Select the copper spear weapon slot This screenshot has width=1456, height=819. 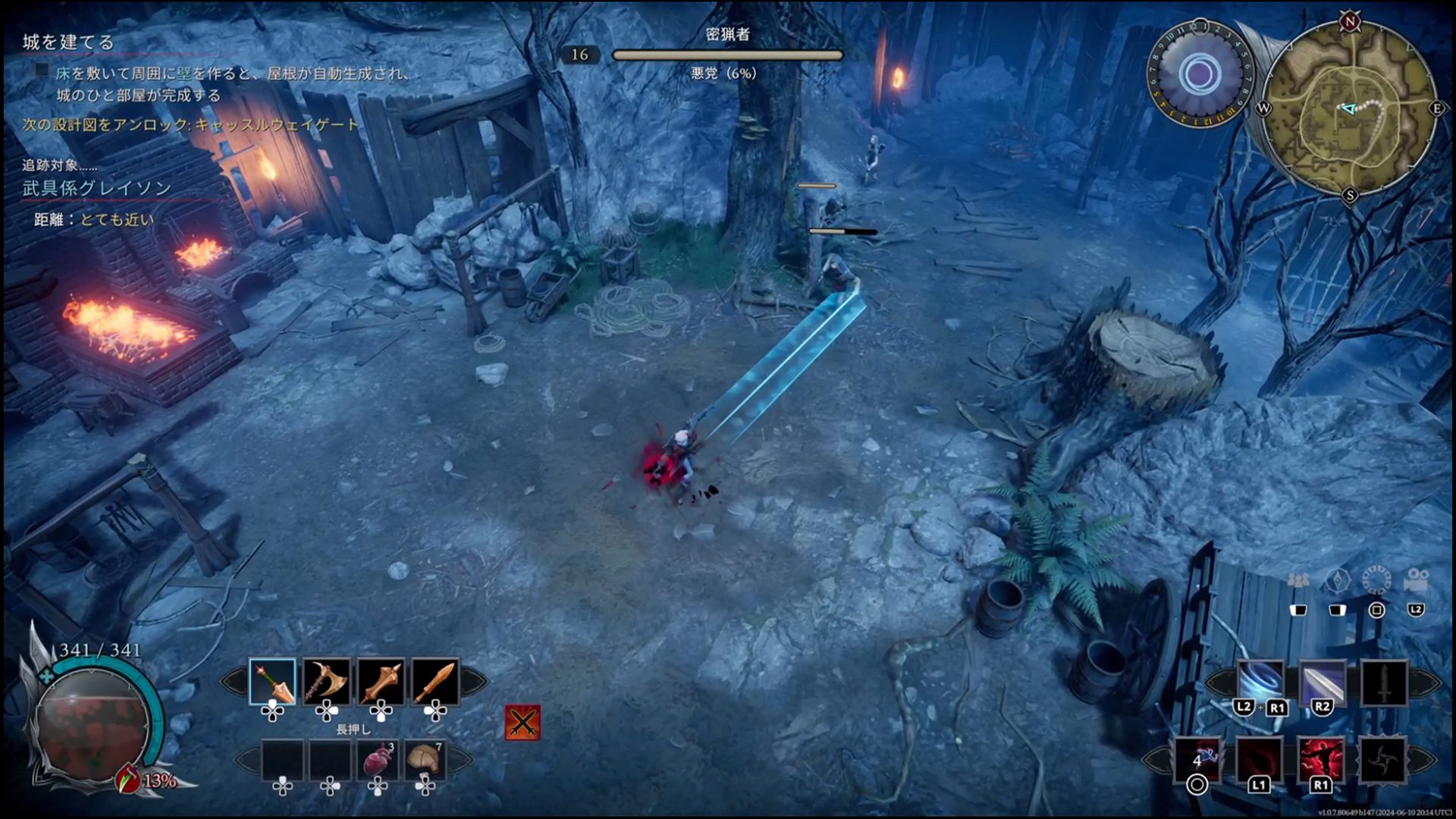pos(272,681)
